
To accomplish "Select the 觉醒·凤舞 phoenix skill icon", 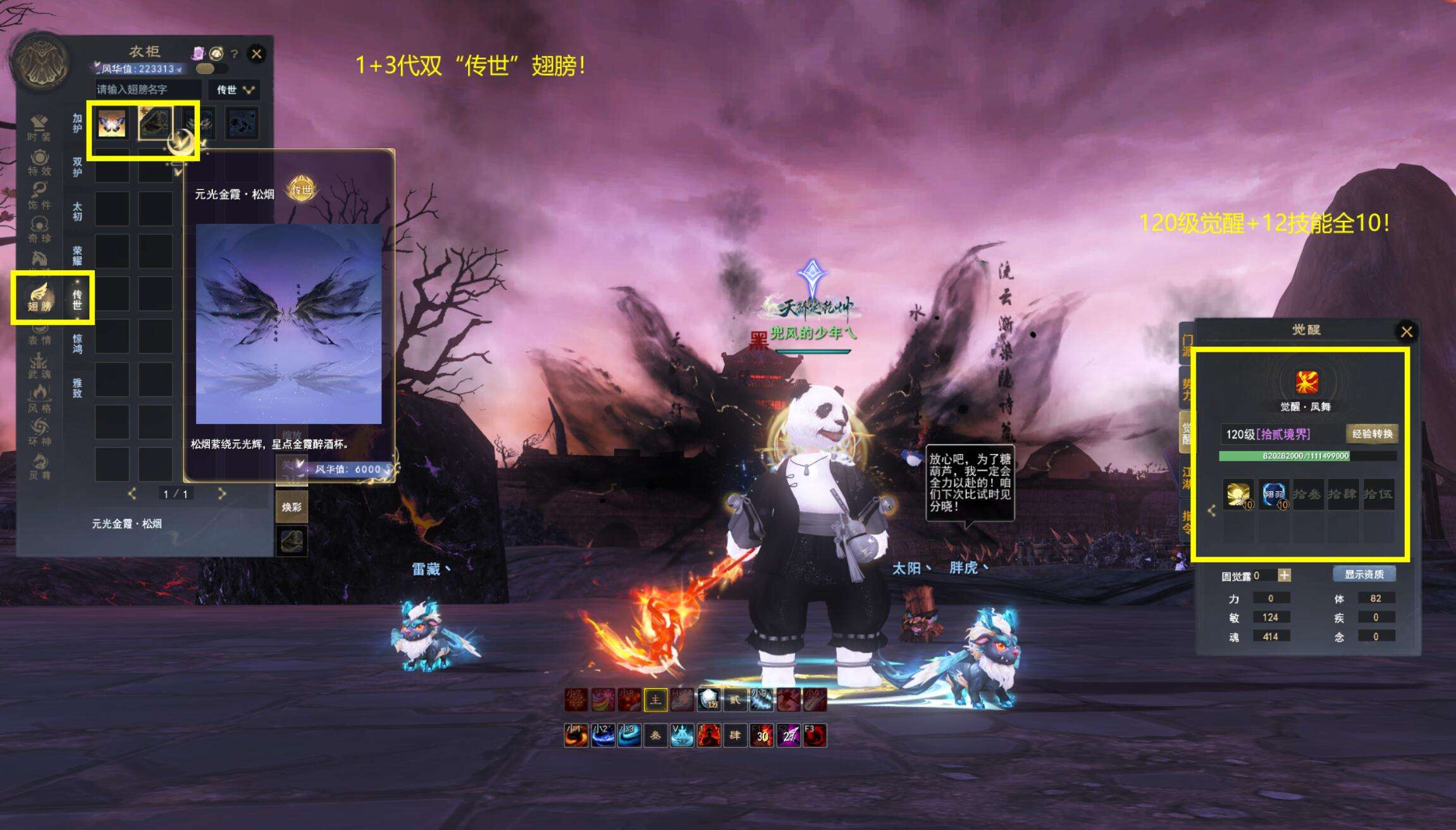I will click(x=1306, y=382).
